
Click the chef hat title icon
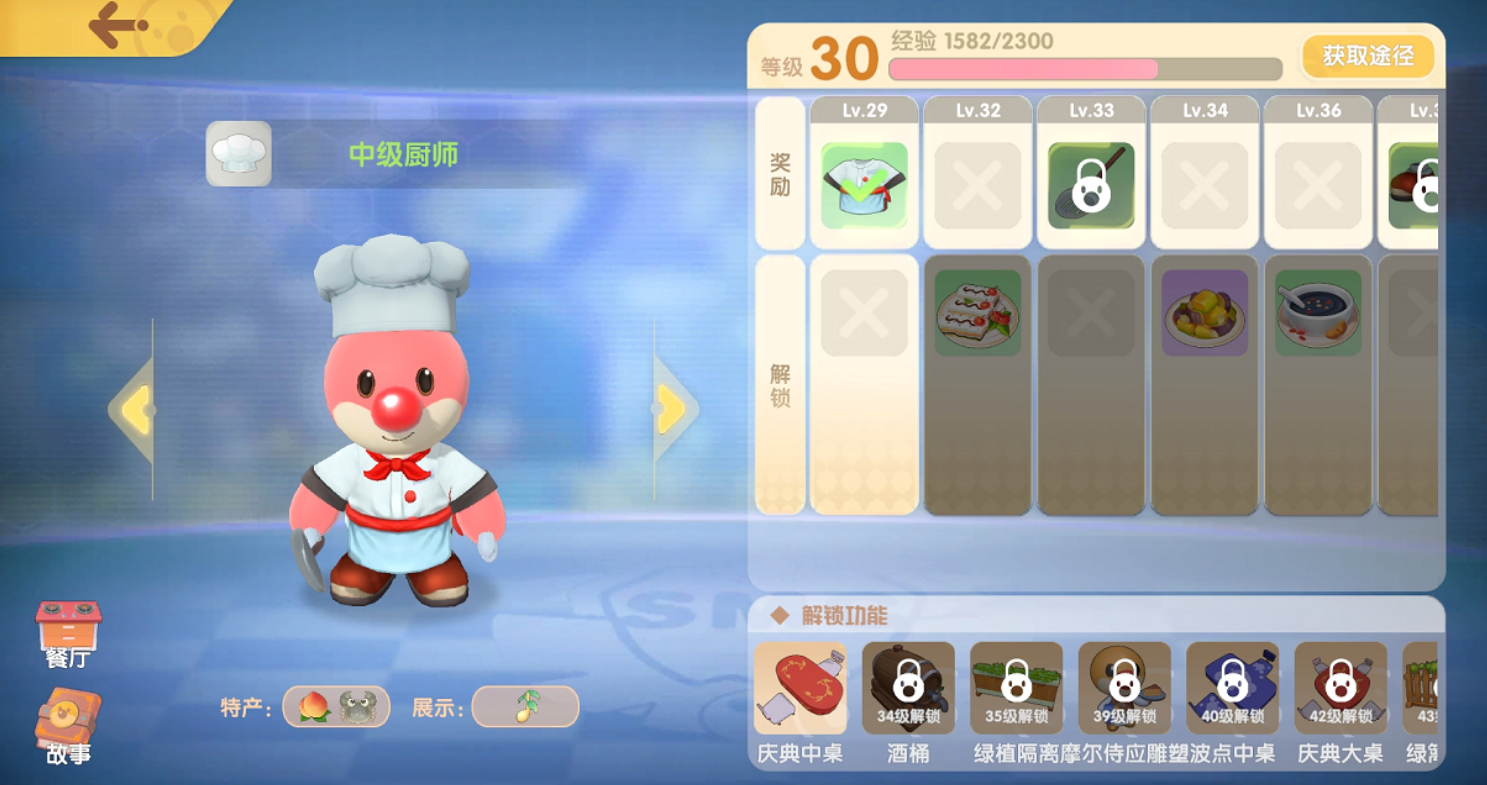point(239,154)
